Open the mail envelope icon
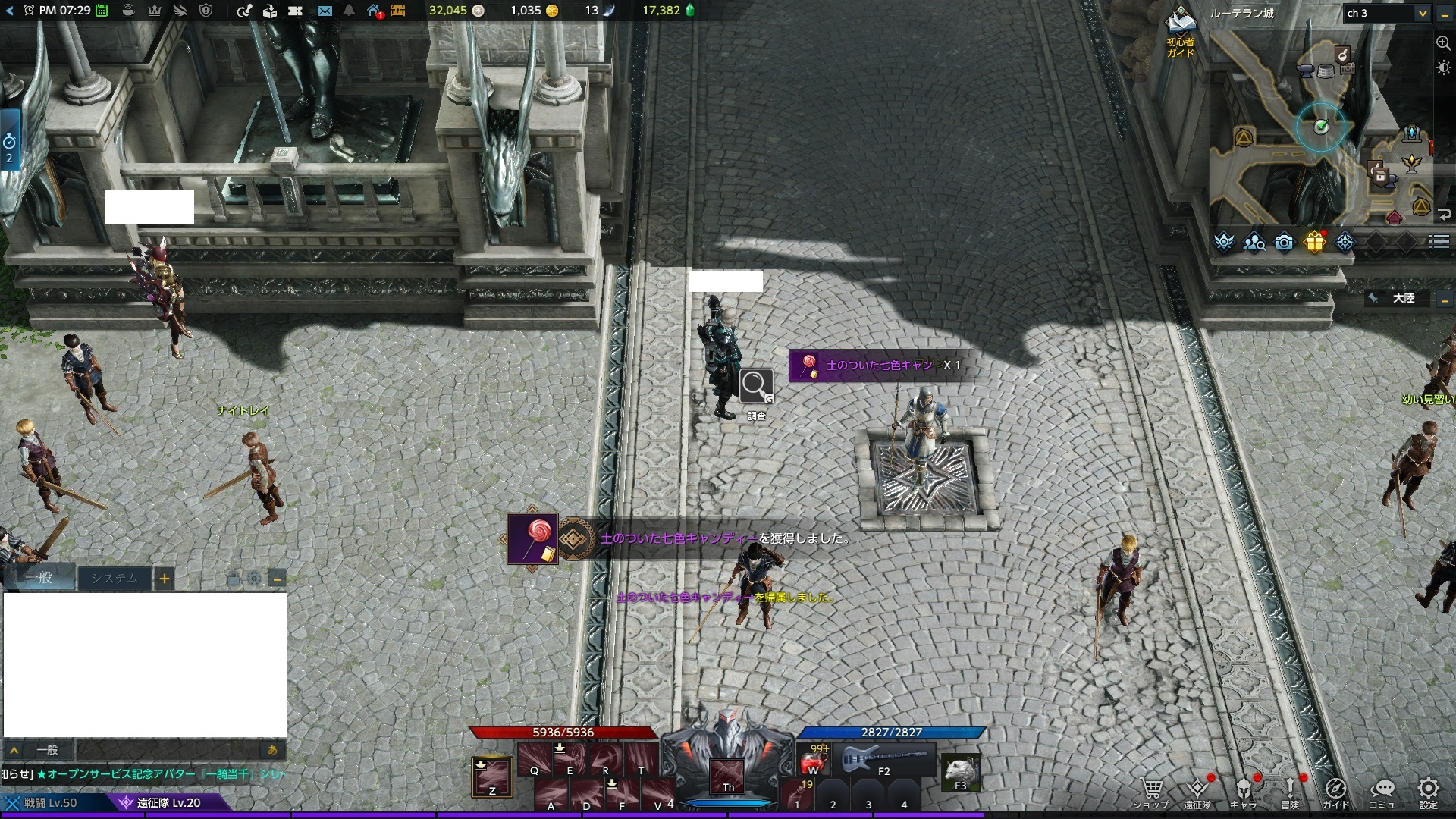The image size is (1456, 819). coord(325,11)
